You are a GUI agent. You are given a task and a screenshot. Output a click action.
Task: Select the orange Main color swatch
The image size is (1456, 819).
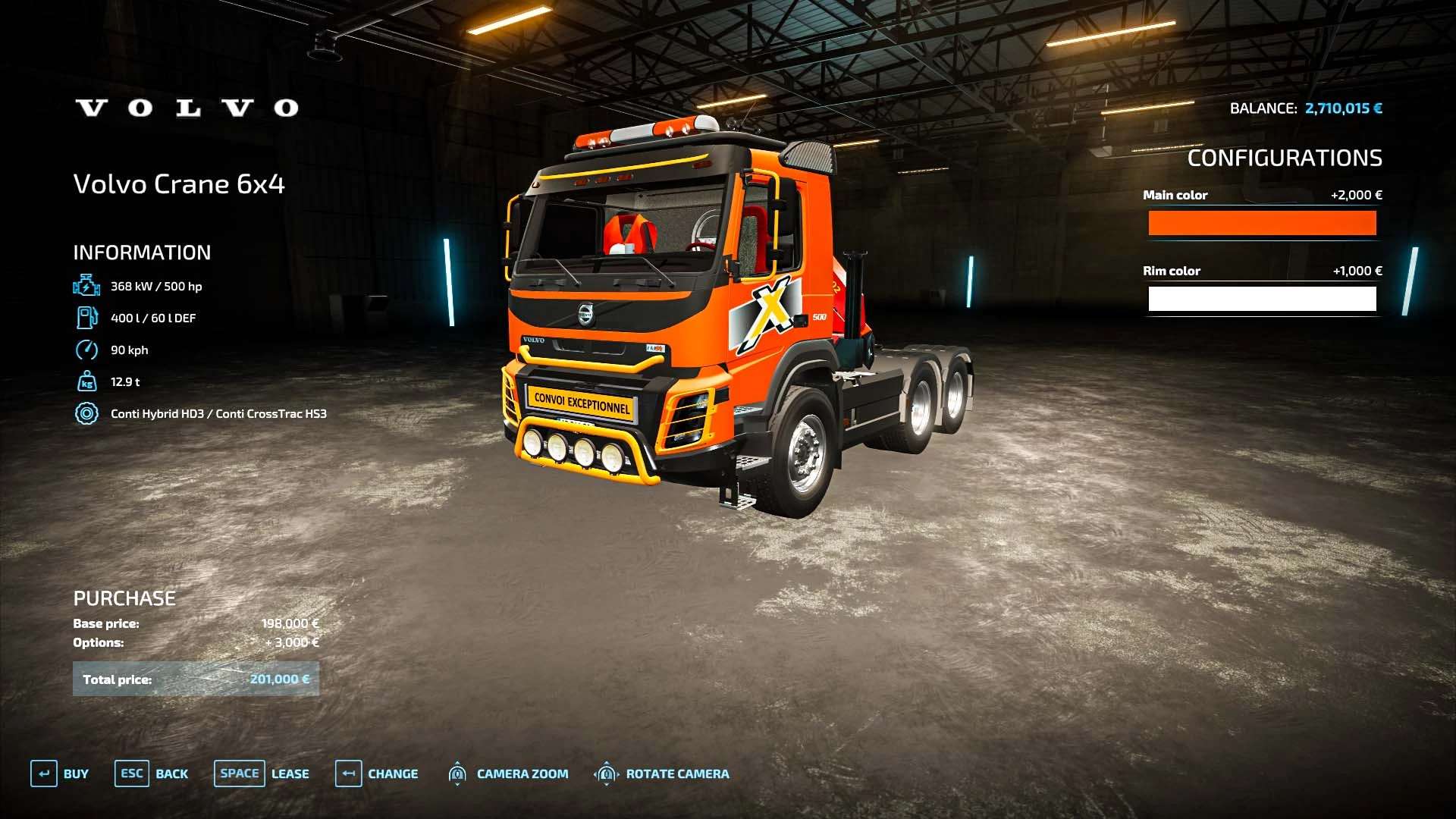[x=1262, y=223]
